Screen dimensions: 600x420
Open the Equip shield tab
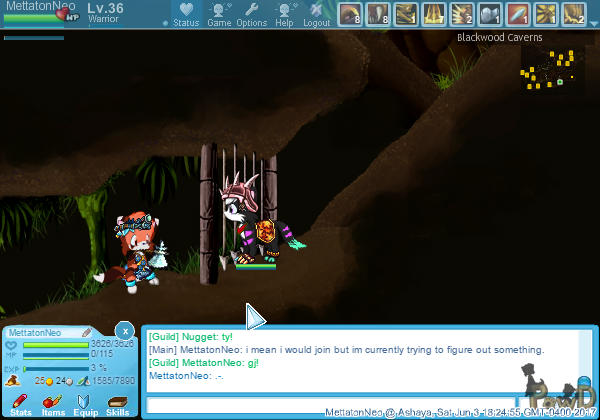[x=85, y=404]
